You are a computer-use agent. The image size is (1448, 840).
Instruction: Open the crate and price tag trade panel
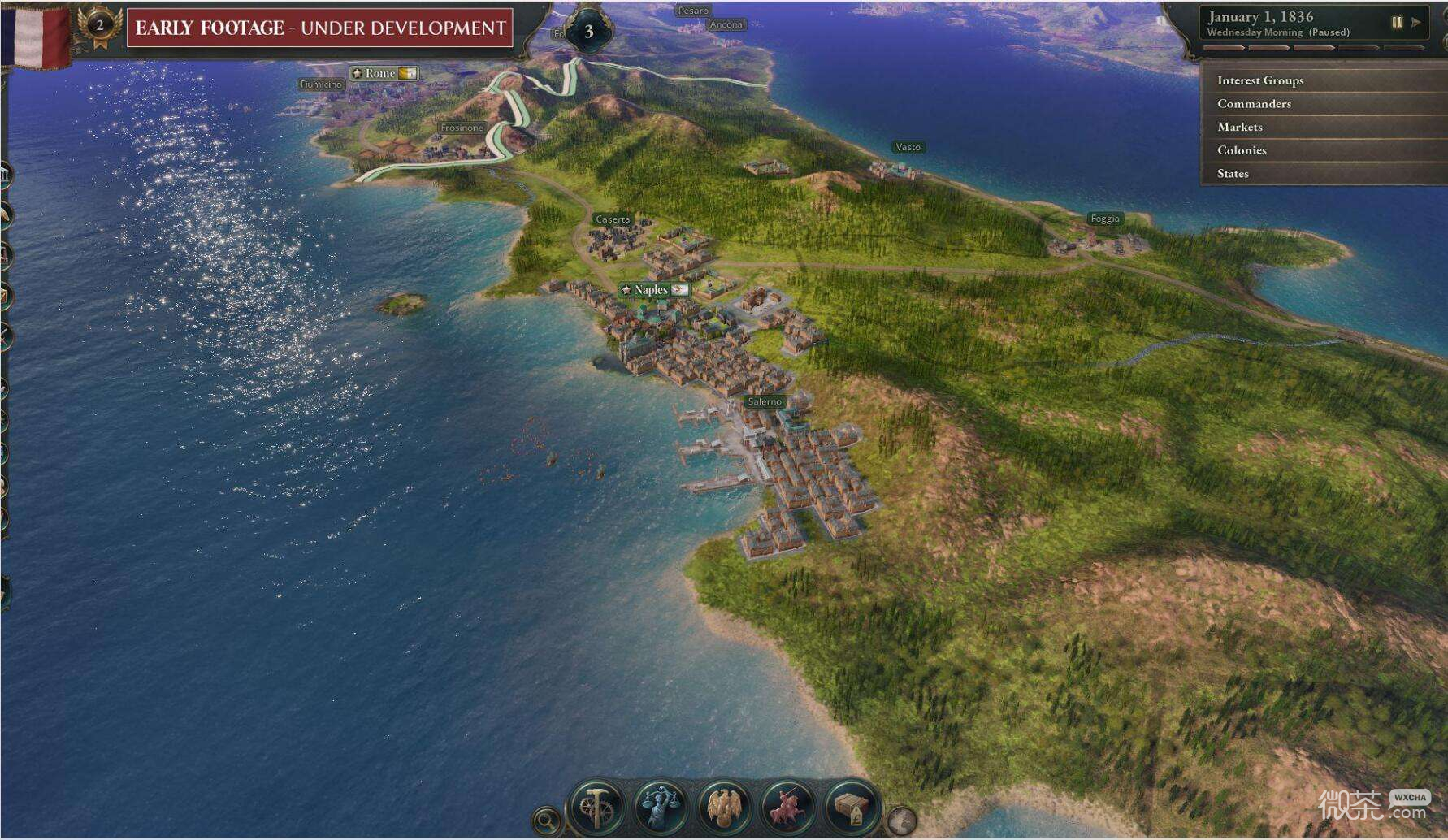coord(850,806)
